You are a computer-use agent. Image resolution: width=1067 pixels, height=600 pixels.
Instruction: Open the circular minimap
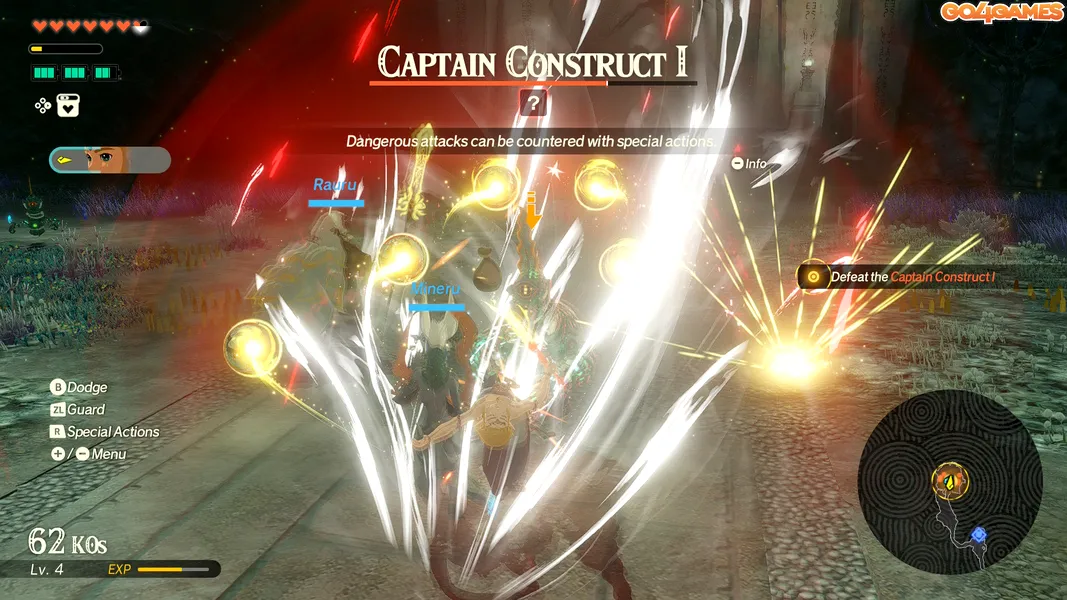[x=949, y=480]
